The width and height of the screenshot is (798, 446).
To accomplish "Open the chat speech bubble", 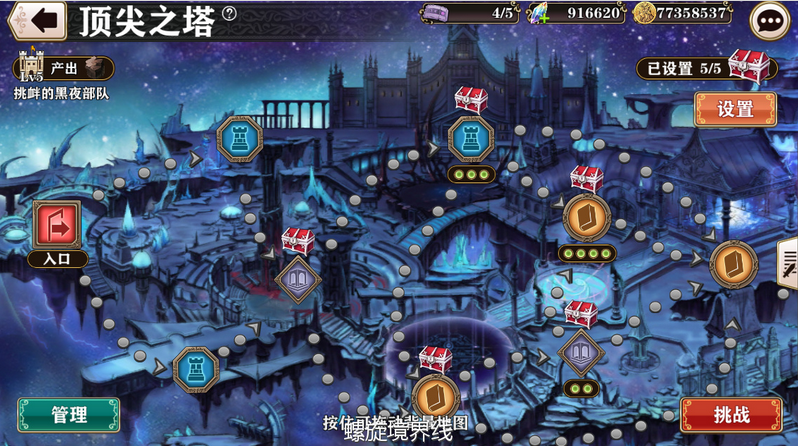I will pos(769,19).
